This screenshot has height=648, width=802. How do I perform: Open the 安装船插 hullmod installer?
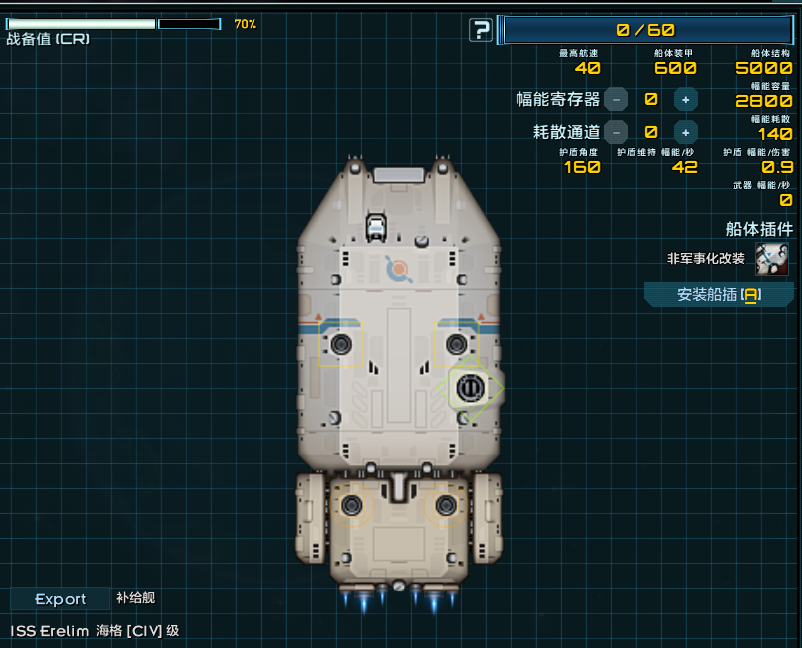718,294
